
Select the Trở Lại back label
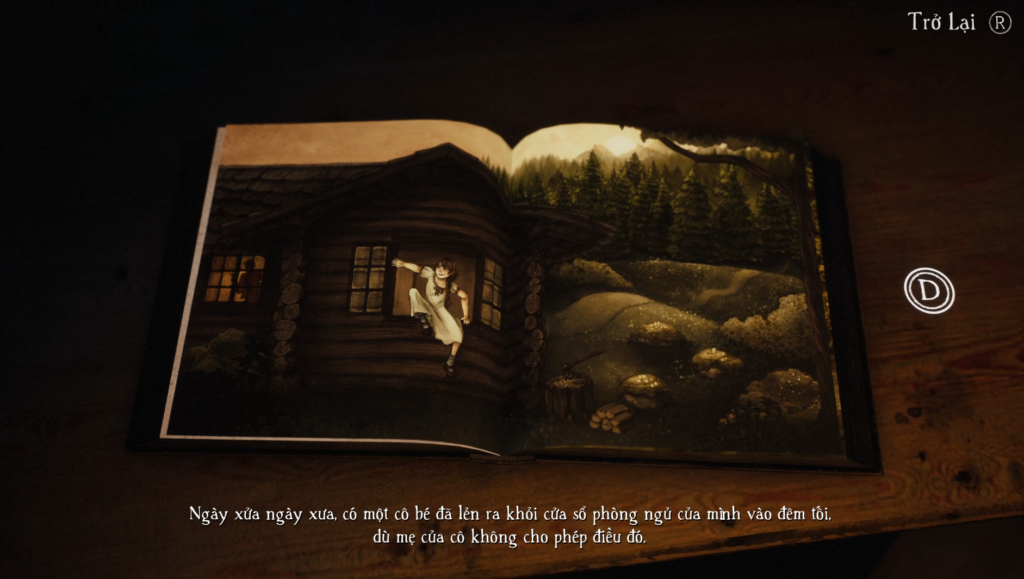[x=941, y=22]
